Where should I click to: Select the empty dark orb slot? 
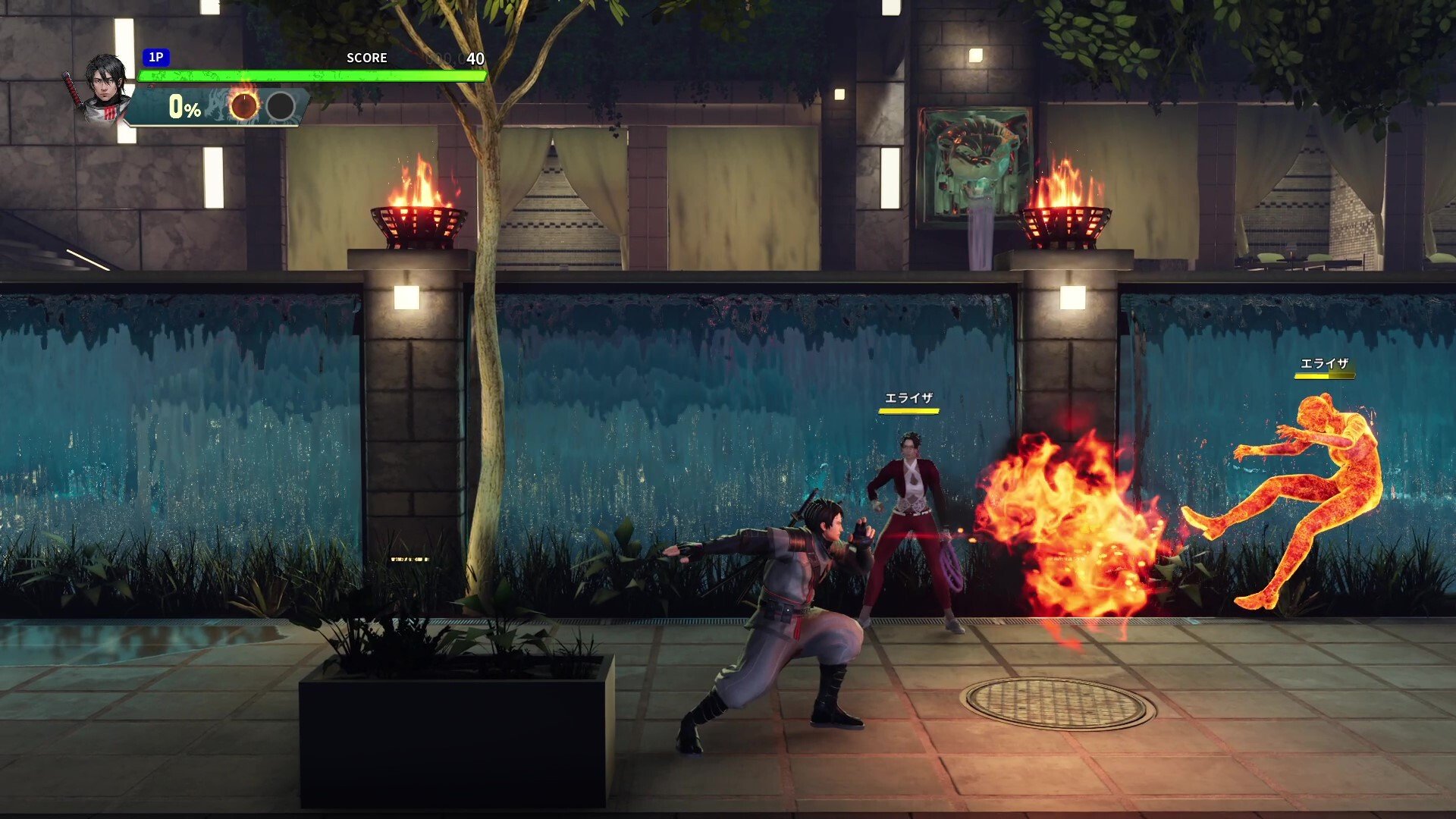[281, 107]
